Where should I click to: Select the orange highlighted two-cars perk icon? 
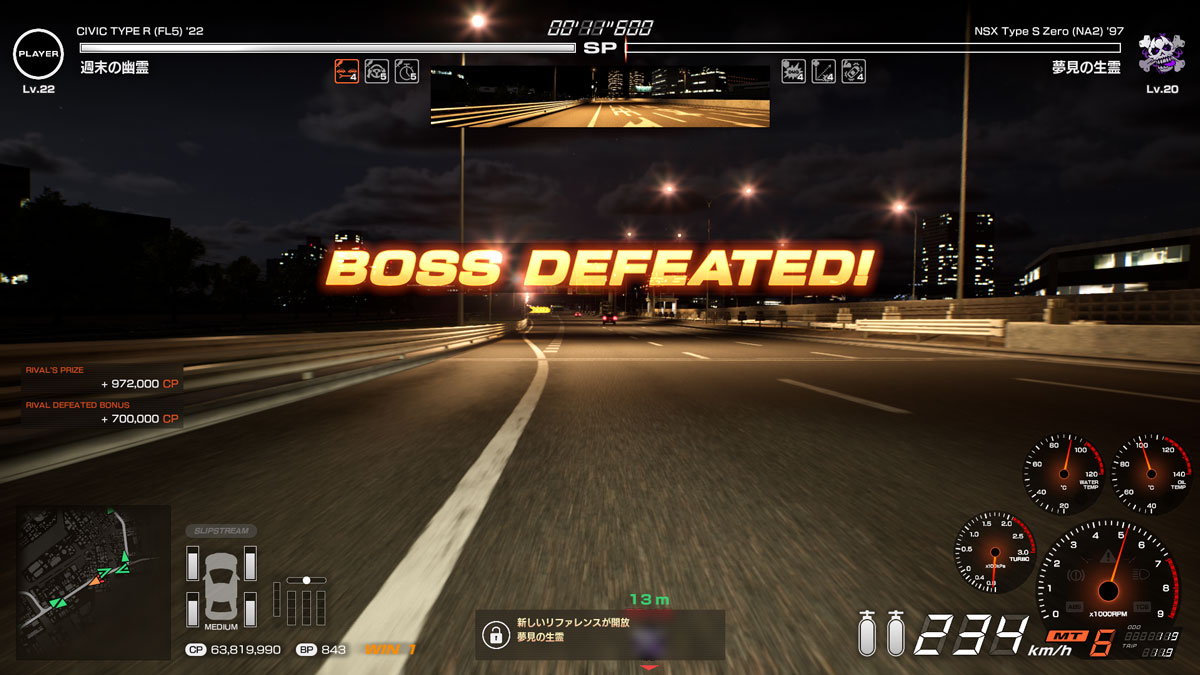pos(347,72)
